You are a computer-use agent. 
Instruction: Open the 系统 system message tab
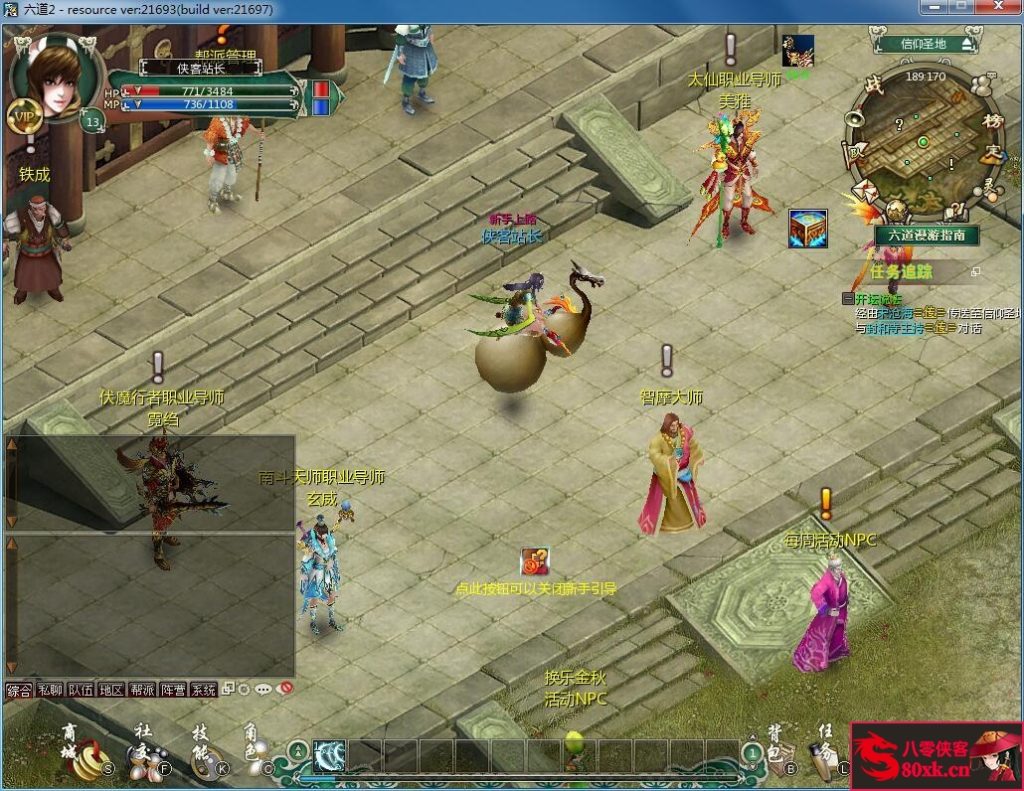click(x=203, y=690)
